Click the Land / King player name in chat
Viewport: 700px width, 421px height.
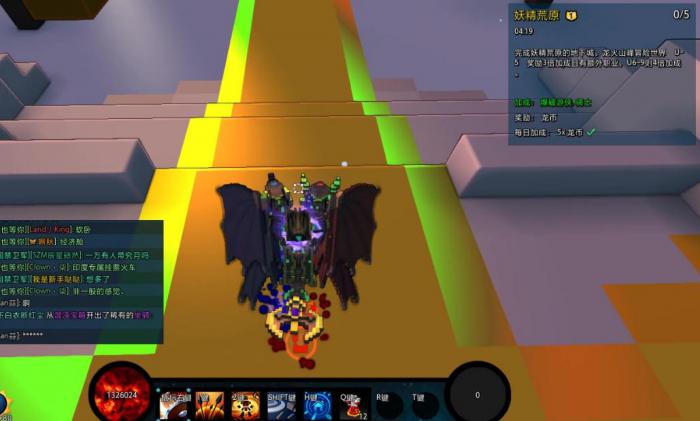52,228
